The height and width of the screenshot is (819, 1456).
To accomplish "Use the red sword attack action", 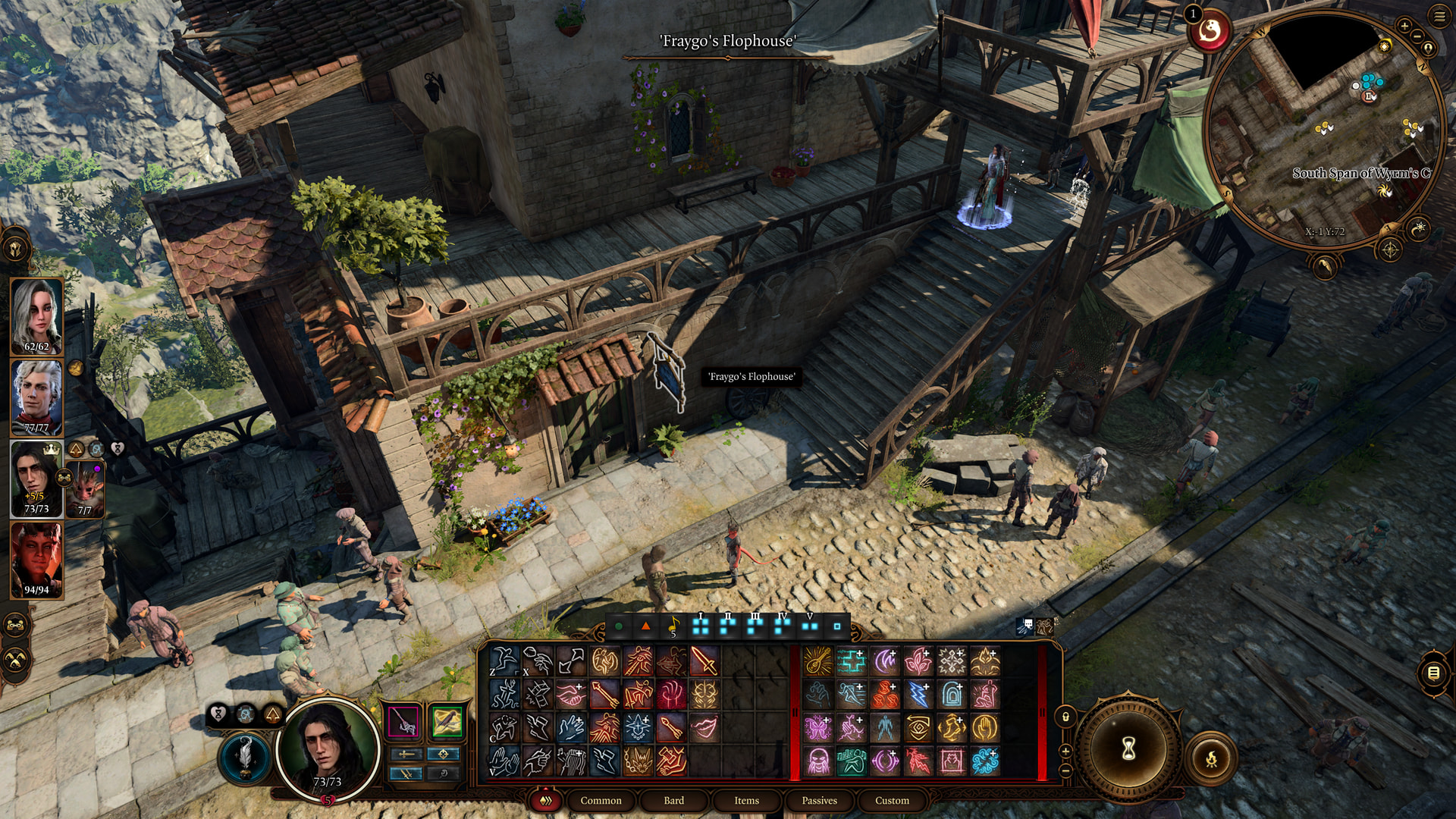I will point(703,661).
